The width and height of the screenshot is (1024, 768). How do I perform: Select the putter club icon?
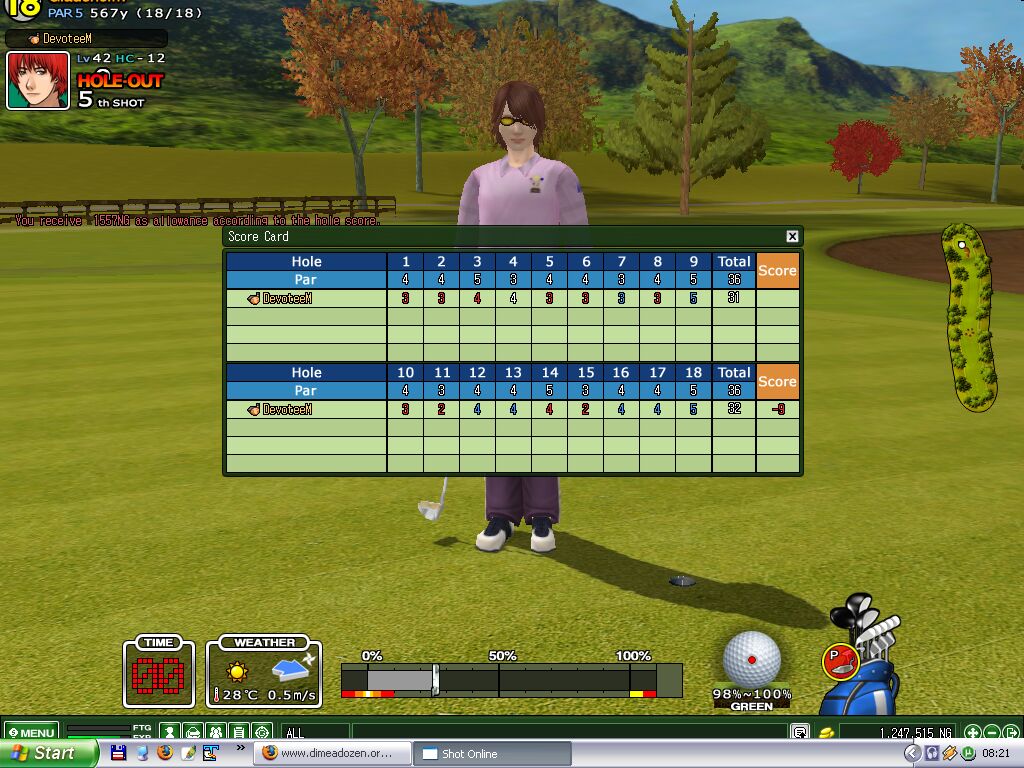click(840, 659)
